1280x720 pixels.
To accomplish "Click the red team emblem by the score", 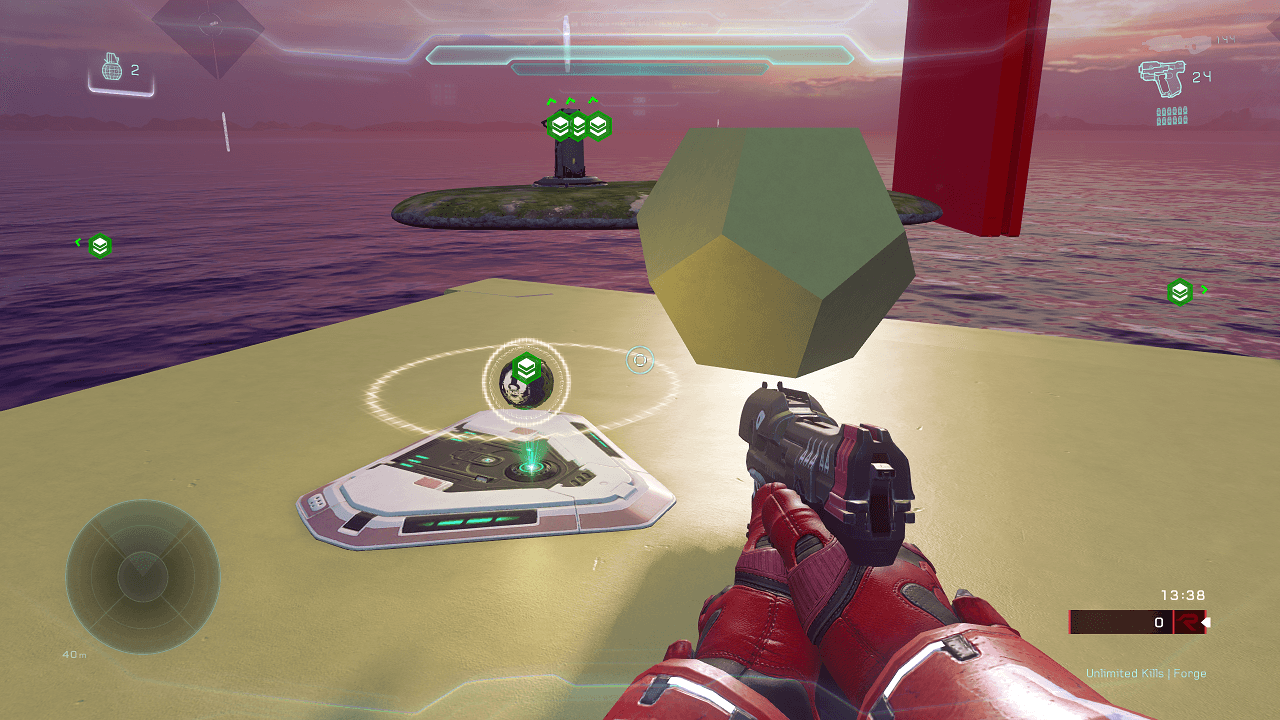I will point(1188,622).
